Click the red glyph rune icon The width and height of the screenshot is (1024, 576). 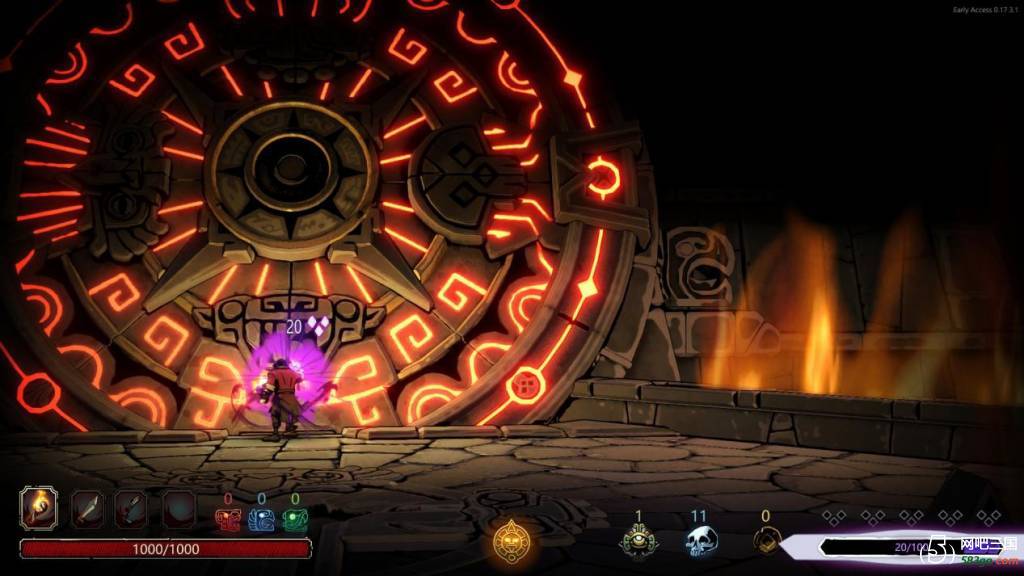tap(228, 519)
